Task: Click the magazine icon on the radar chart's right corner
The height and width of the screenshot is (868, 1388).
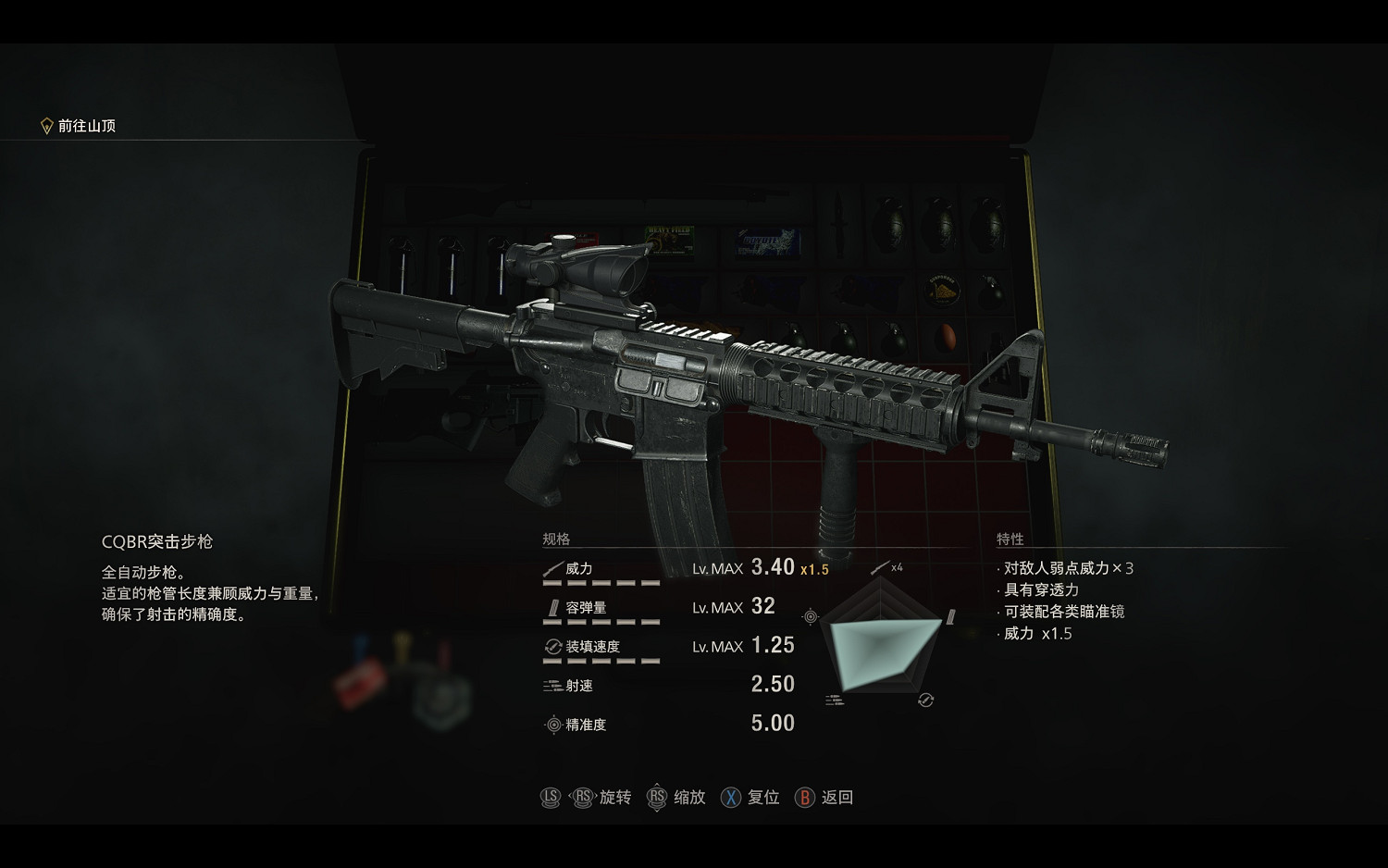Action: click(x=949, y=617)
